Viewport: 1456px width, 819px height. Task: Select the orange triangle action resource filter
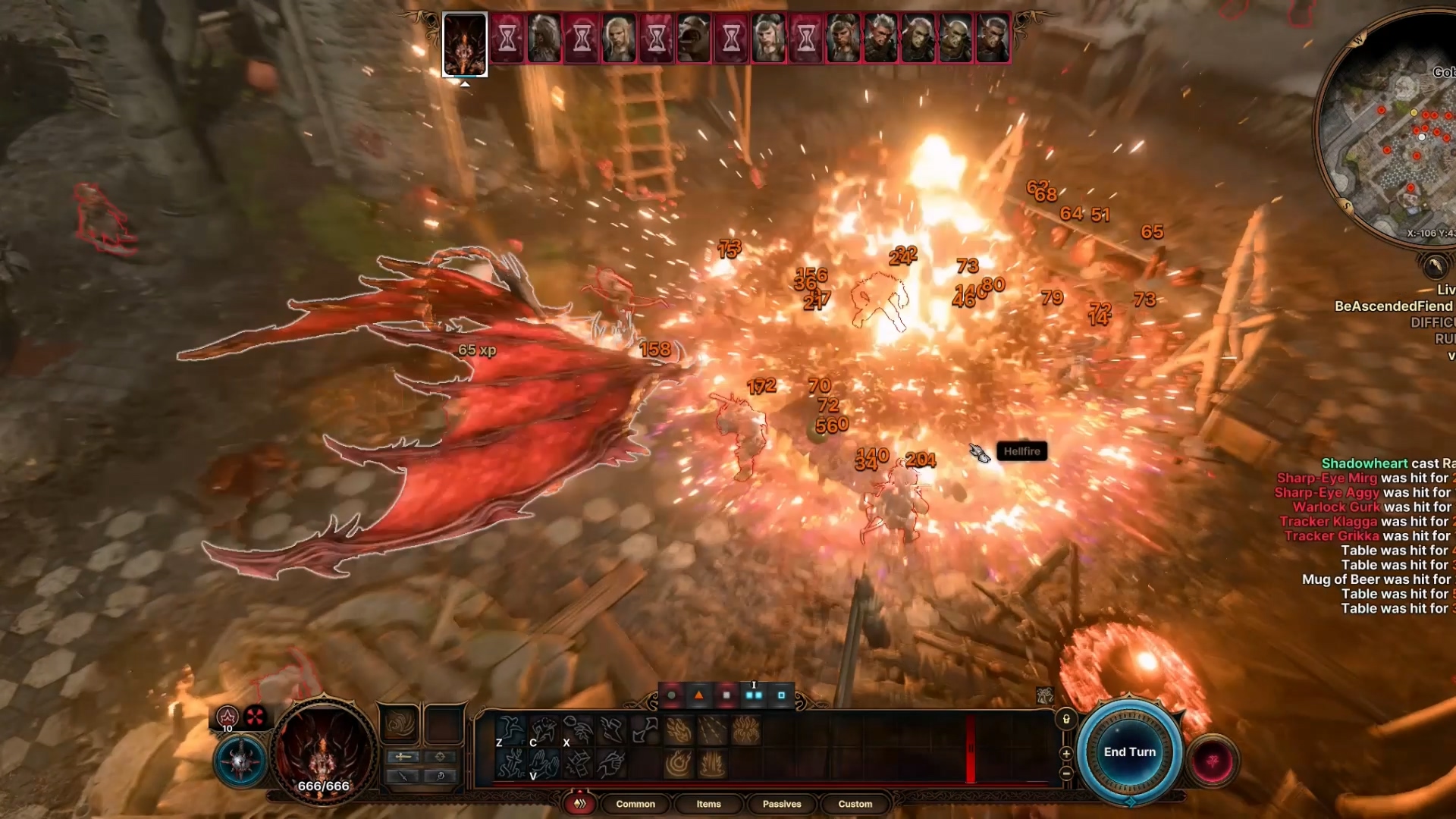(x=698, y=695)
